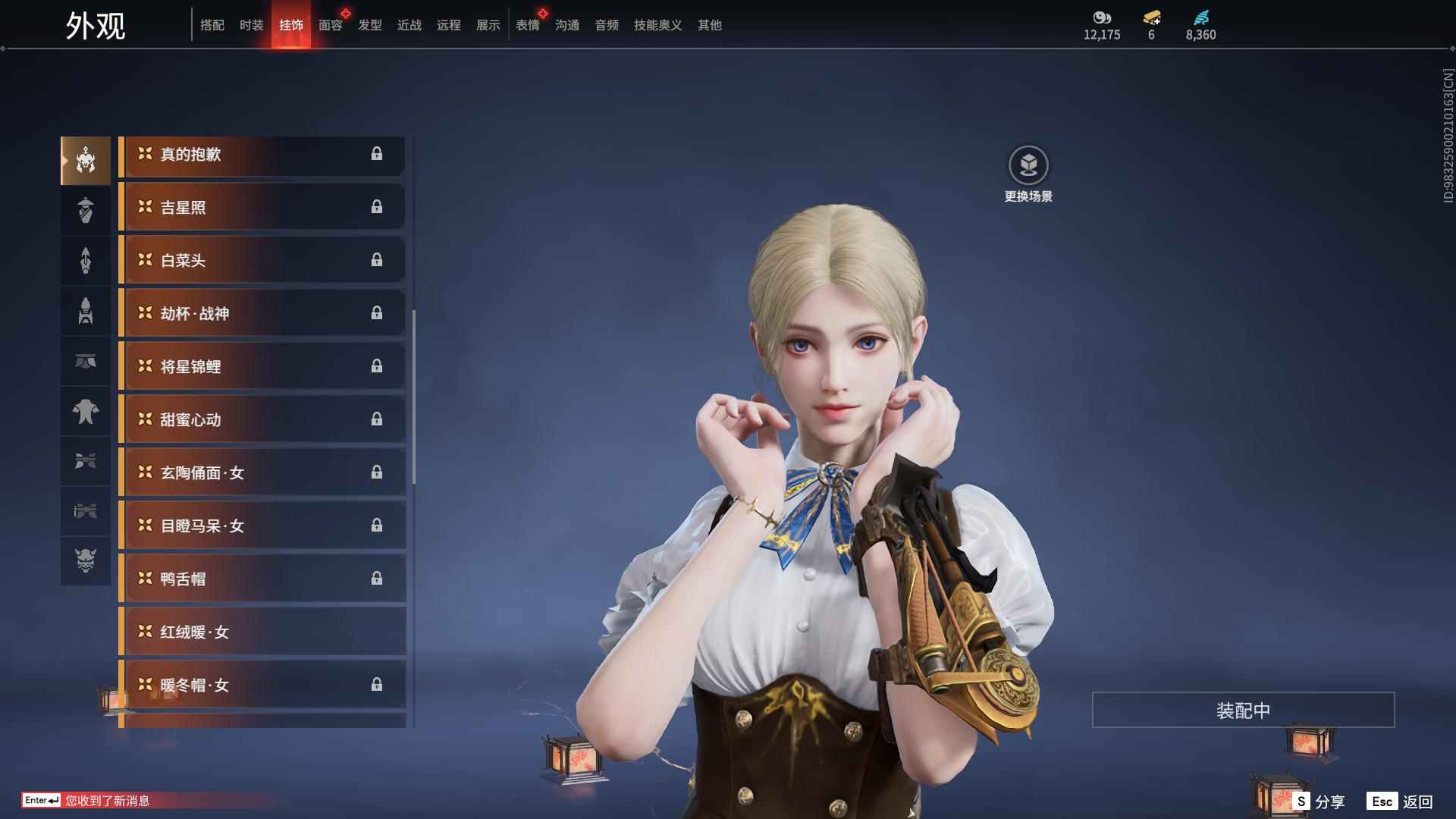Select the 面容 tab
Screen dimensions: 1456x819
coord(330,25)
